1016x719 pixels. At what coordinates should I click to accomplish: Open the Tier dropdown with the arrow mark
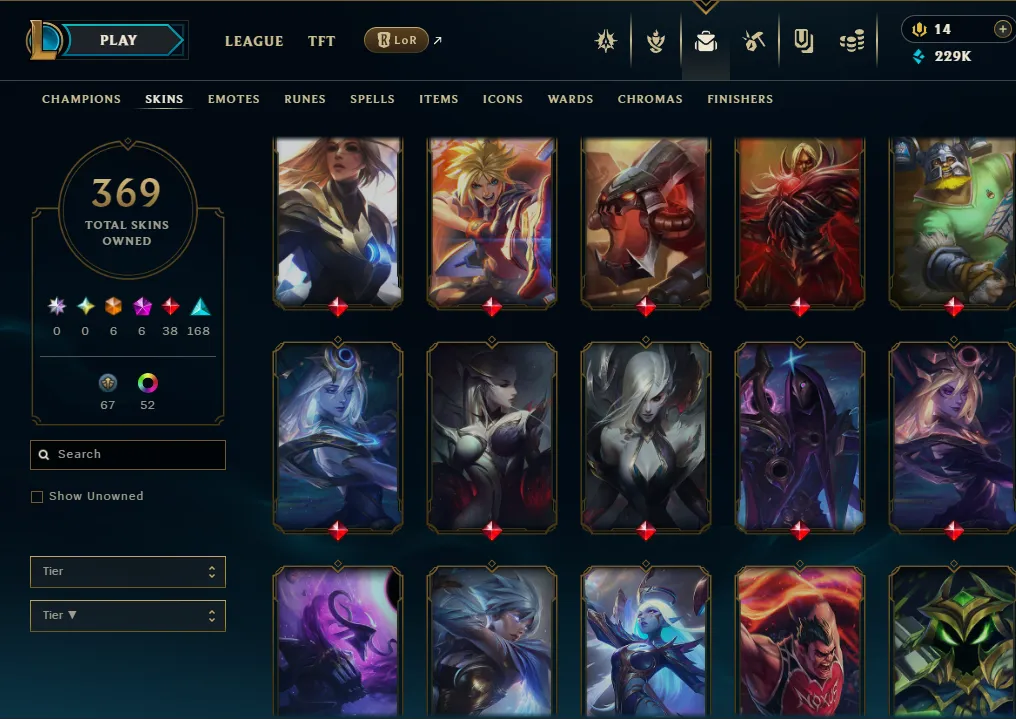coord(128,615)
